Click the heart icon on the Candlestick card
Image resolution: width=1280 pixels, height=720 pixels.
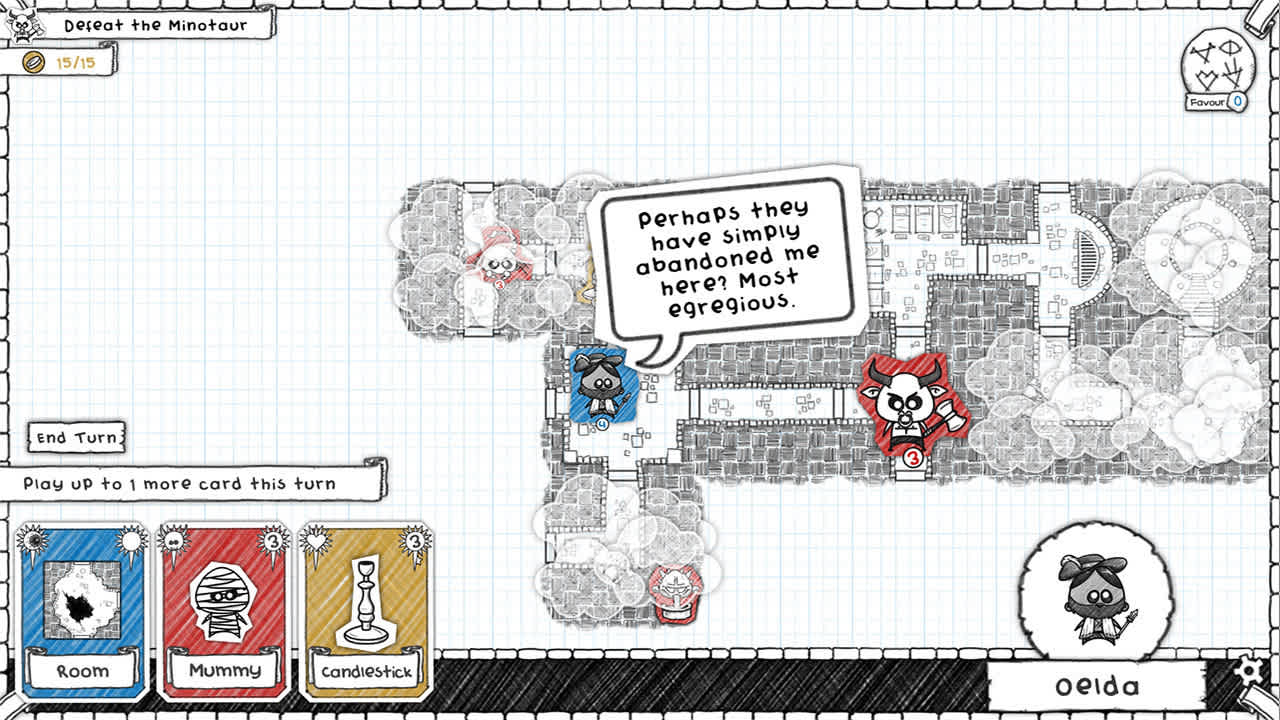313,540
